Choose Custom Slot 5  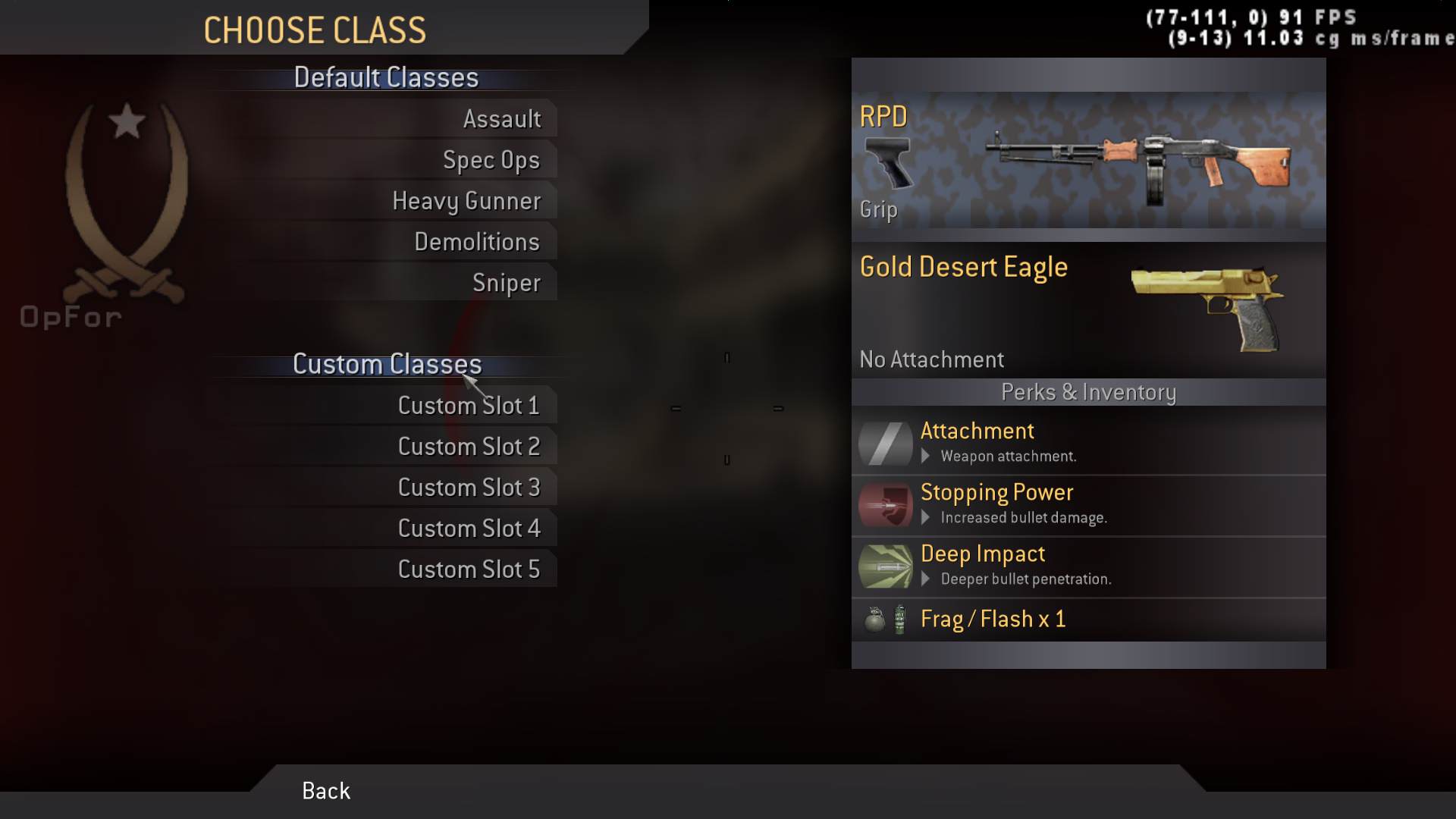[x=469, y=570]
